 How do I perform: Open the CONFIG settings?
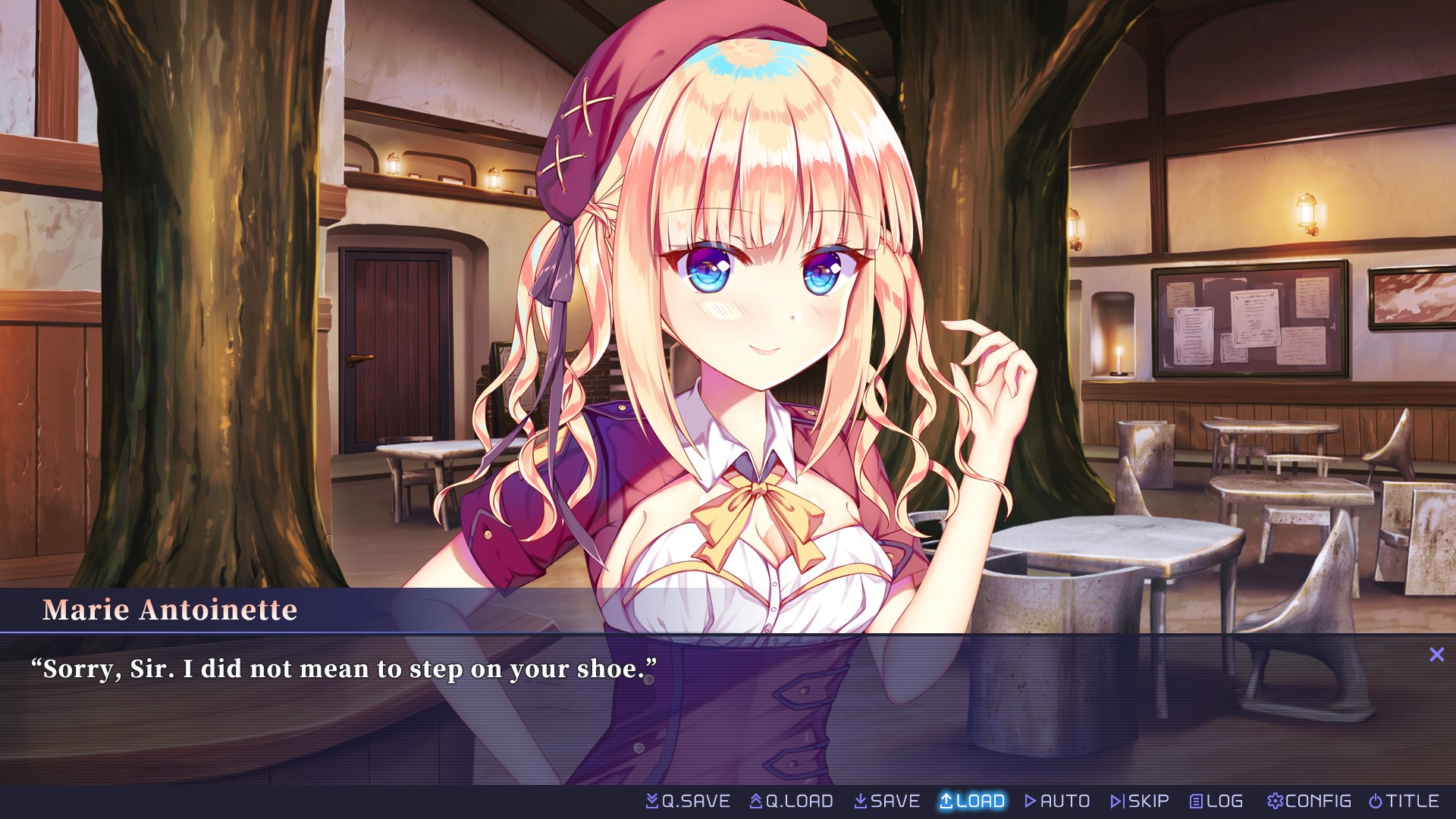1309,801
